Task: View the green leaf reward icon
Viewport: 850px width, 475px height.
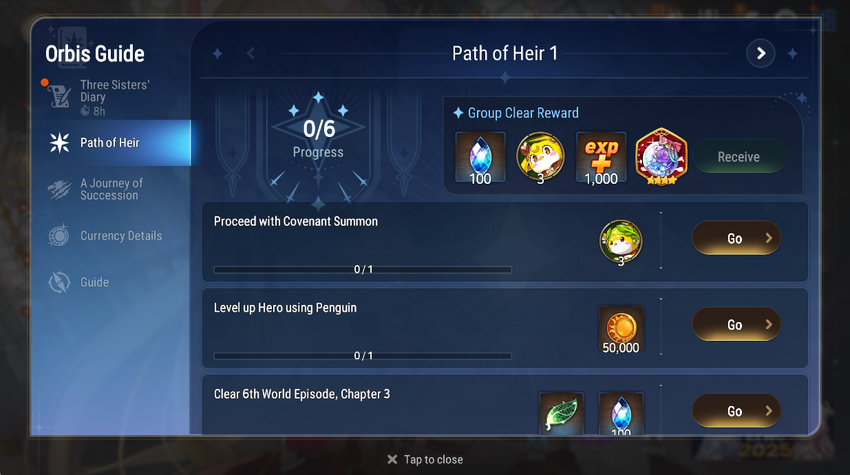Action: tap(561, 414)
